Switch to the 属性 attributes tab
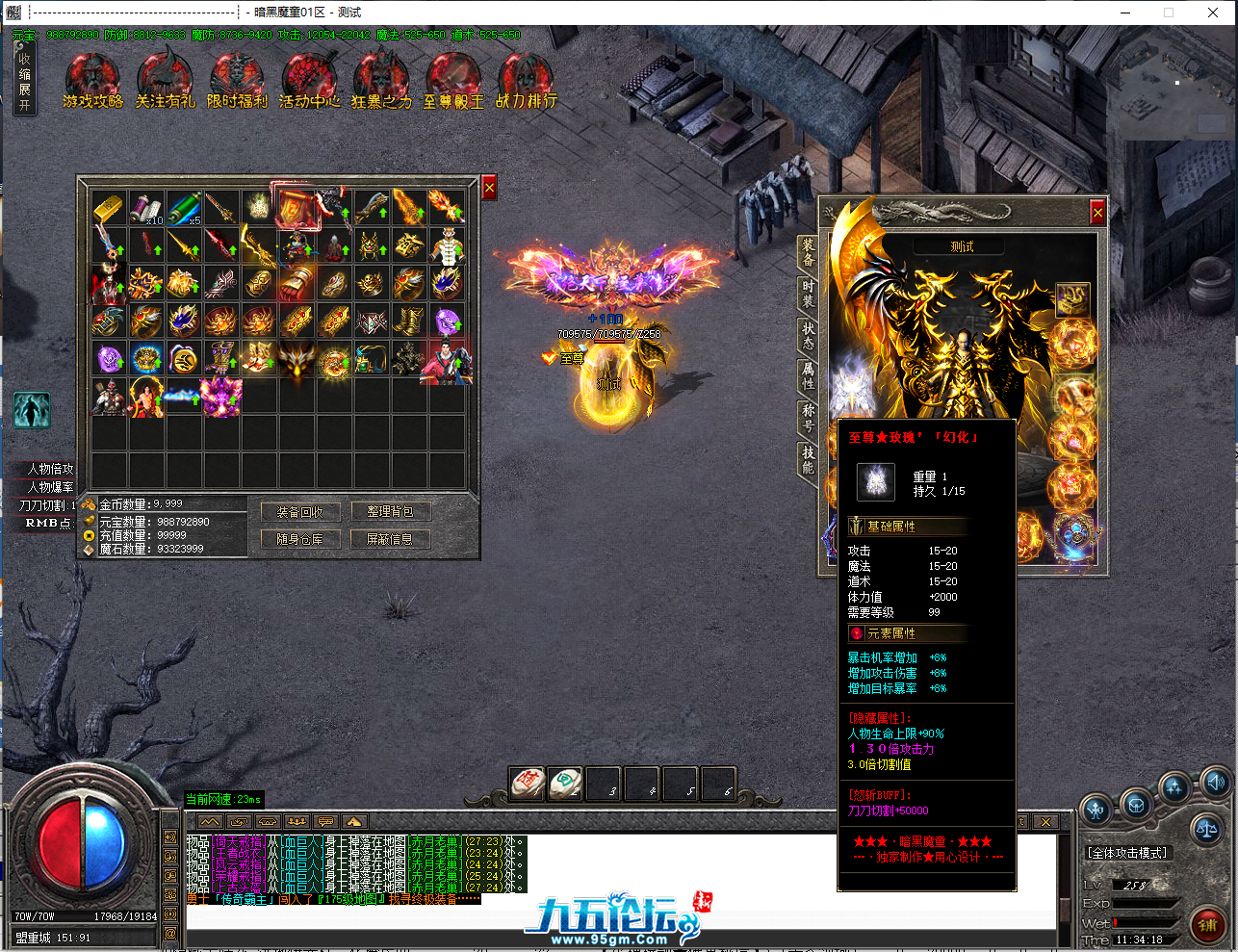The width and height of the screenshot is (1238, 952). click(809, 375)
